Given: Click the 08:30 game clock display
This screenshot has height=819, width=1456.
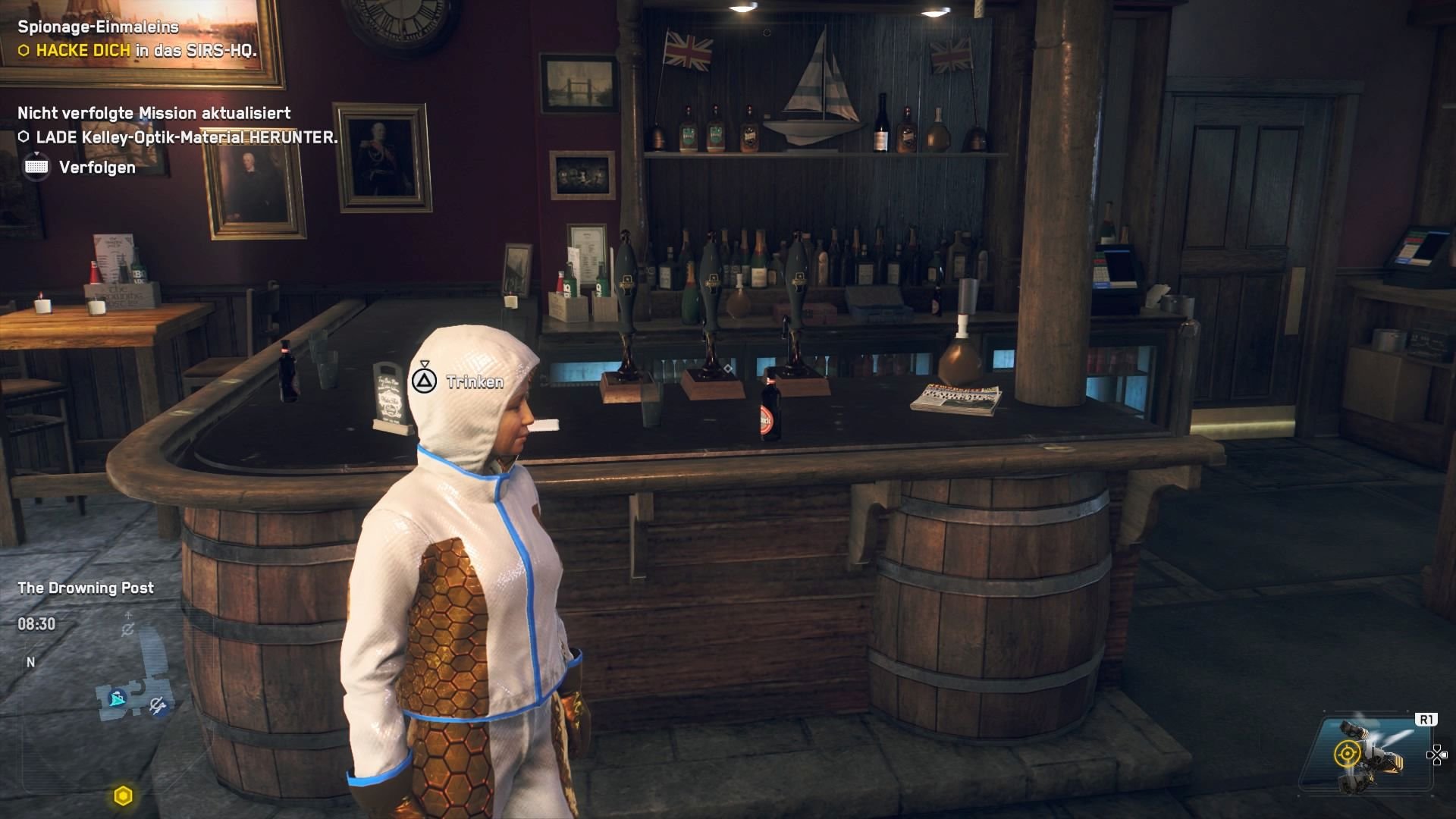Looking at the screenshot, I should (35, 624).
